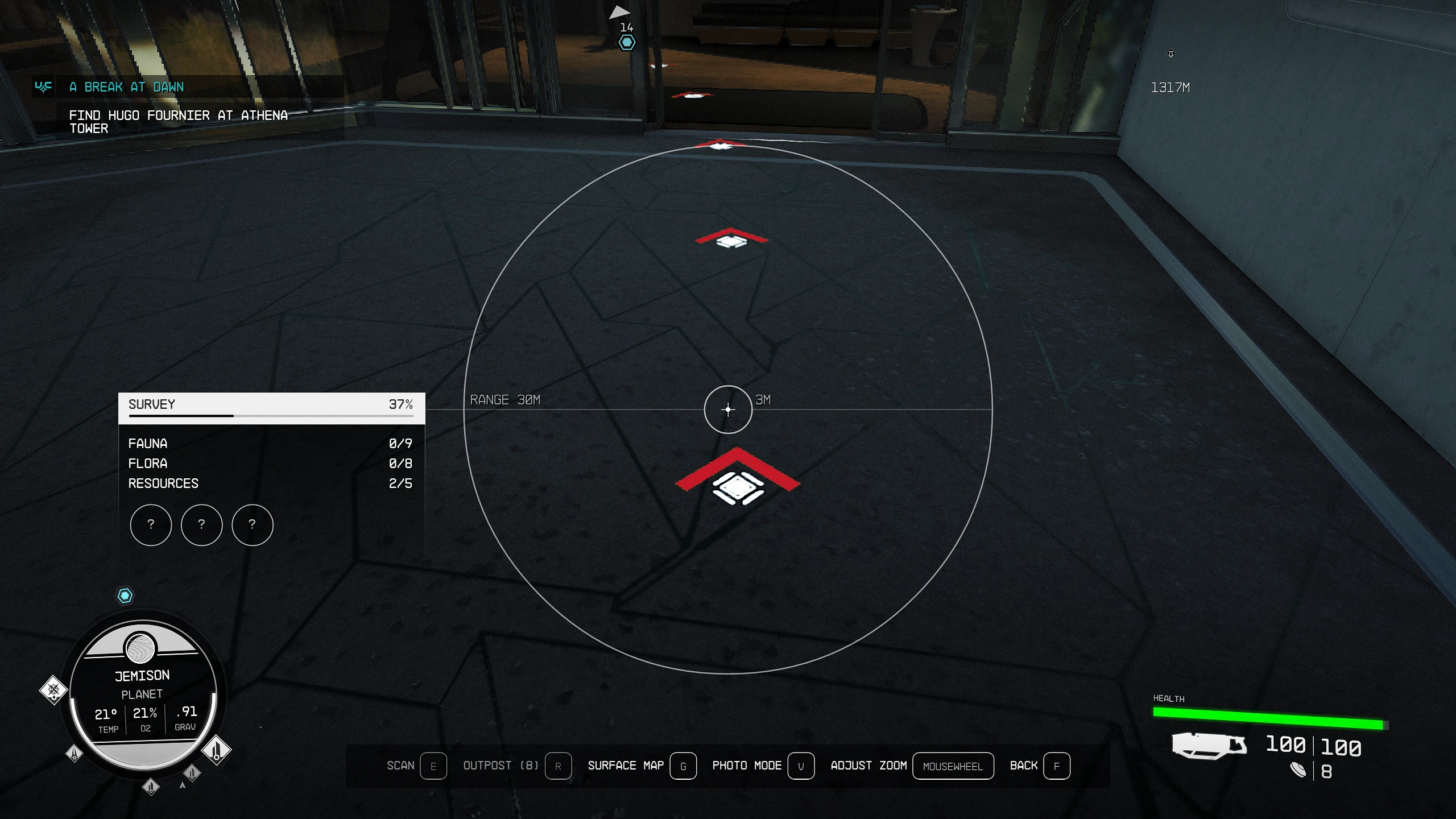Viewport: 1456px width, 819px height.
Task: Click the blue hexagon quest marker above the planet dial
Action: 125,595
